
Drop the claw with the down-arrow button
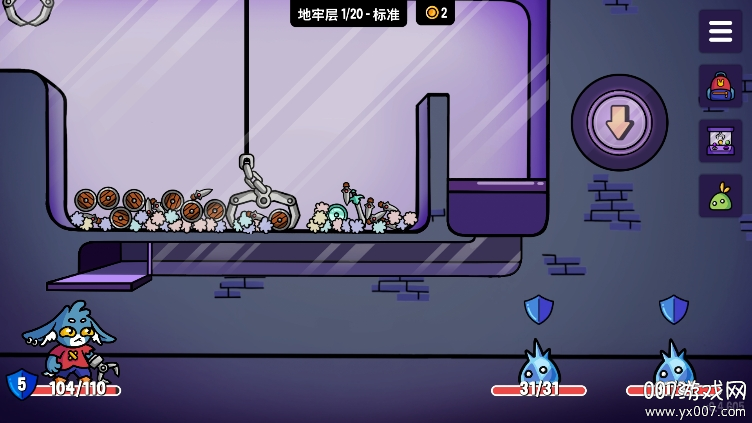coord(619,122)
